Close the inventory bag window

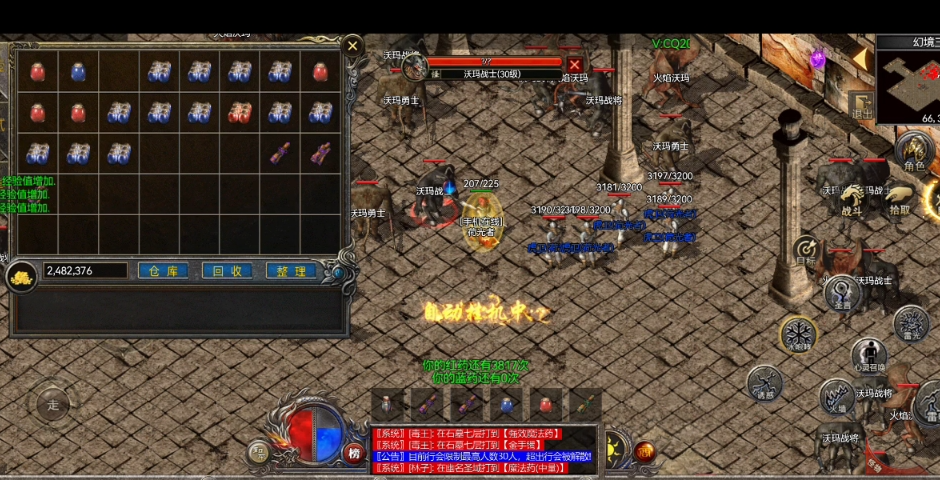tap(352, 45)
